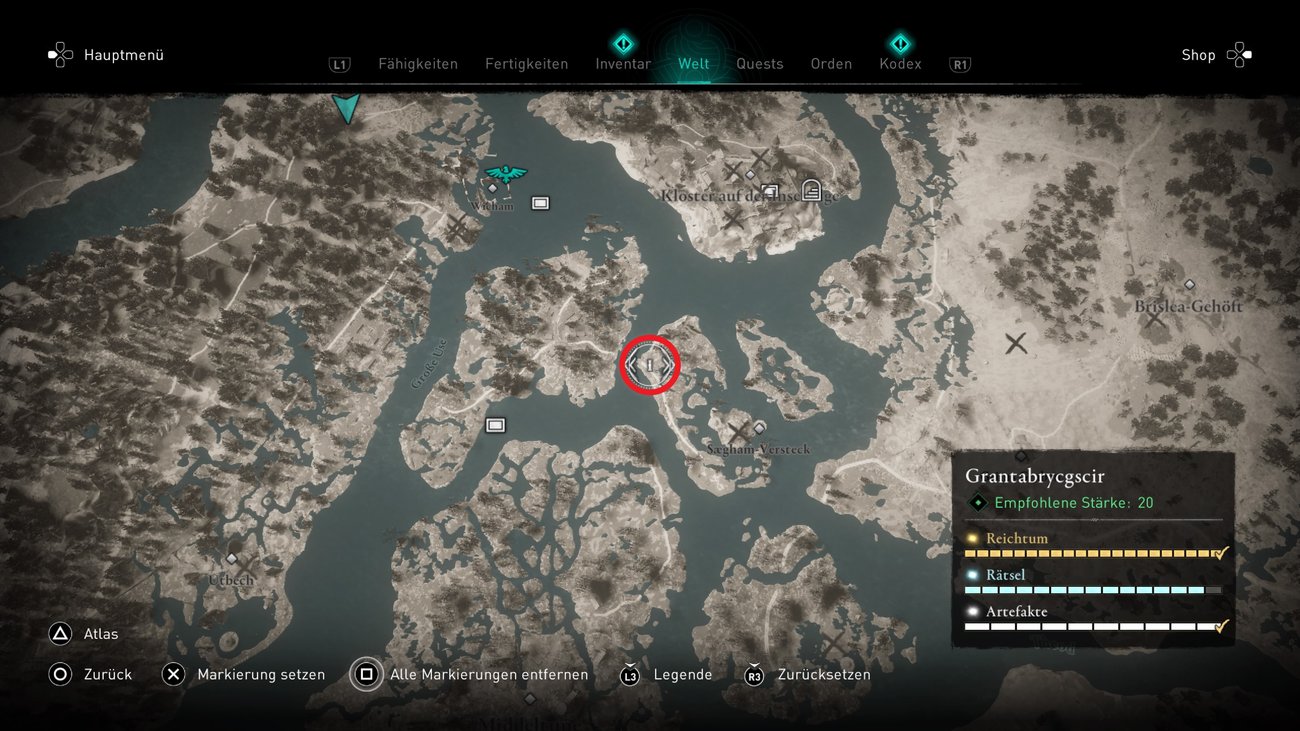The image size is (1300, 731).
Task: Open the Shop
Action: coord(1198,55)
